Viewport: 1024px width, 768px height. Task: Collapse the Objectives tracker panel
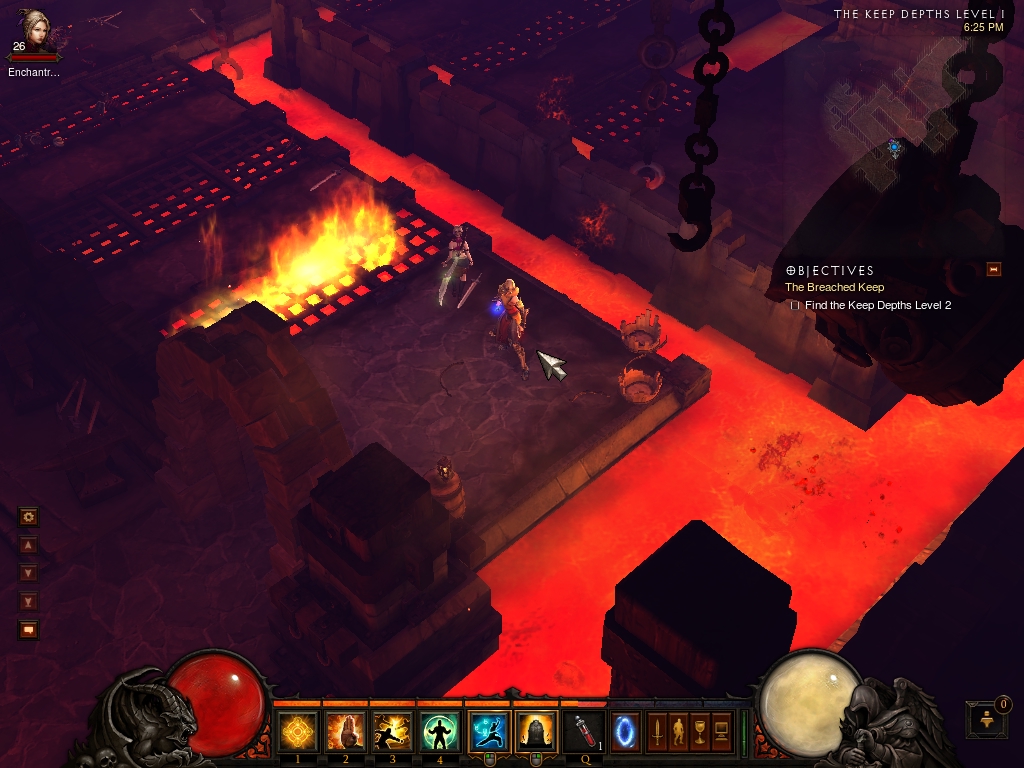coord(993,269)
